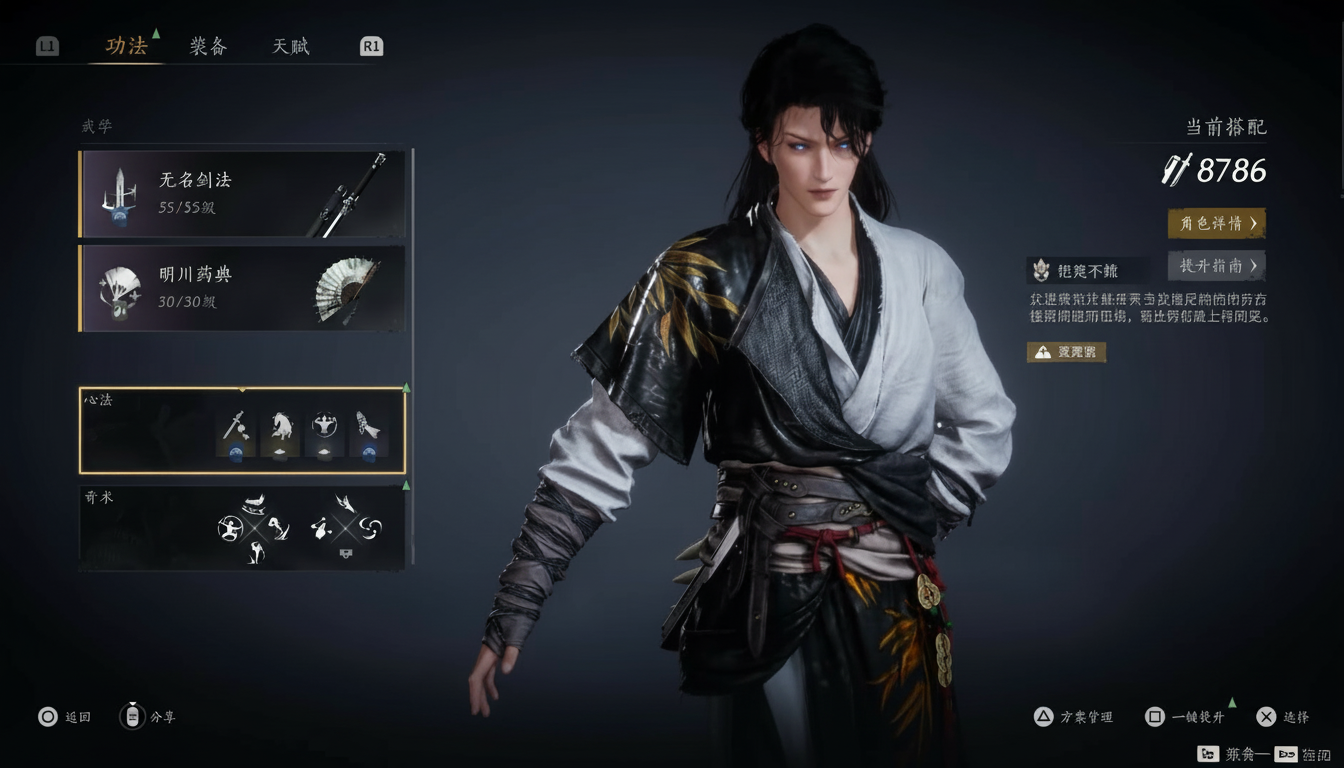Click the gold tag under the description

1066,352
